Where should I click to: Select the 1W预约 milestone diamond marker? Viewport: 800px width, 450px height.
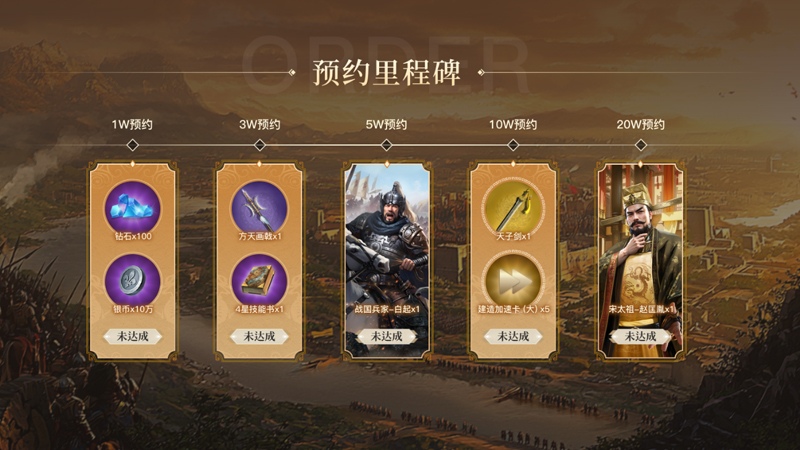(132, 145)
